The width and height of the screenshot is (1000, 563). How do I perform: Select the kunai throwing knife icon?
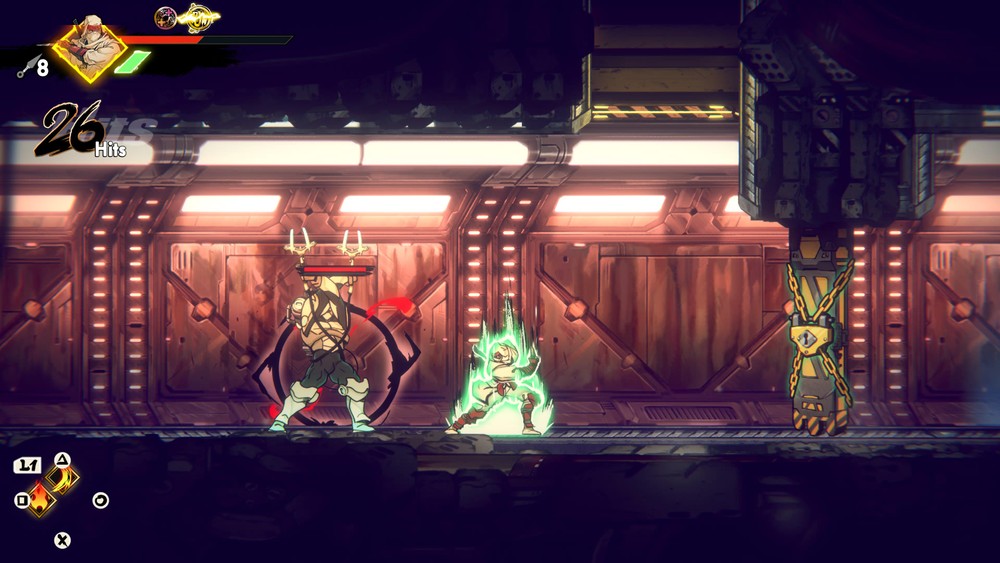pos(26,68)
